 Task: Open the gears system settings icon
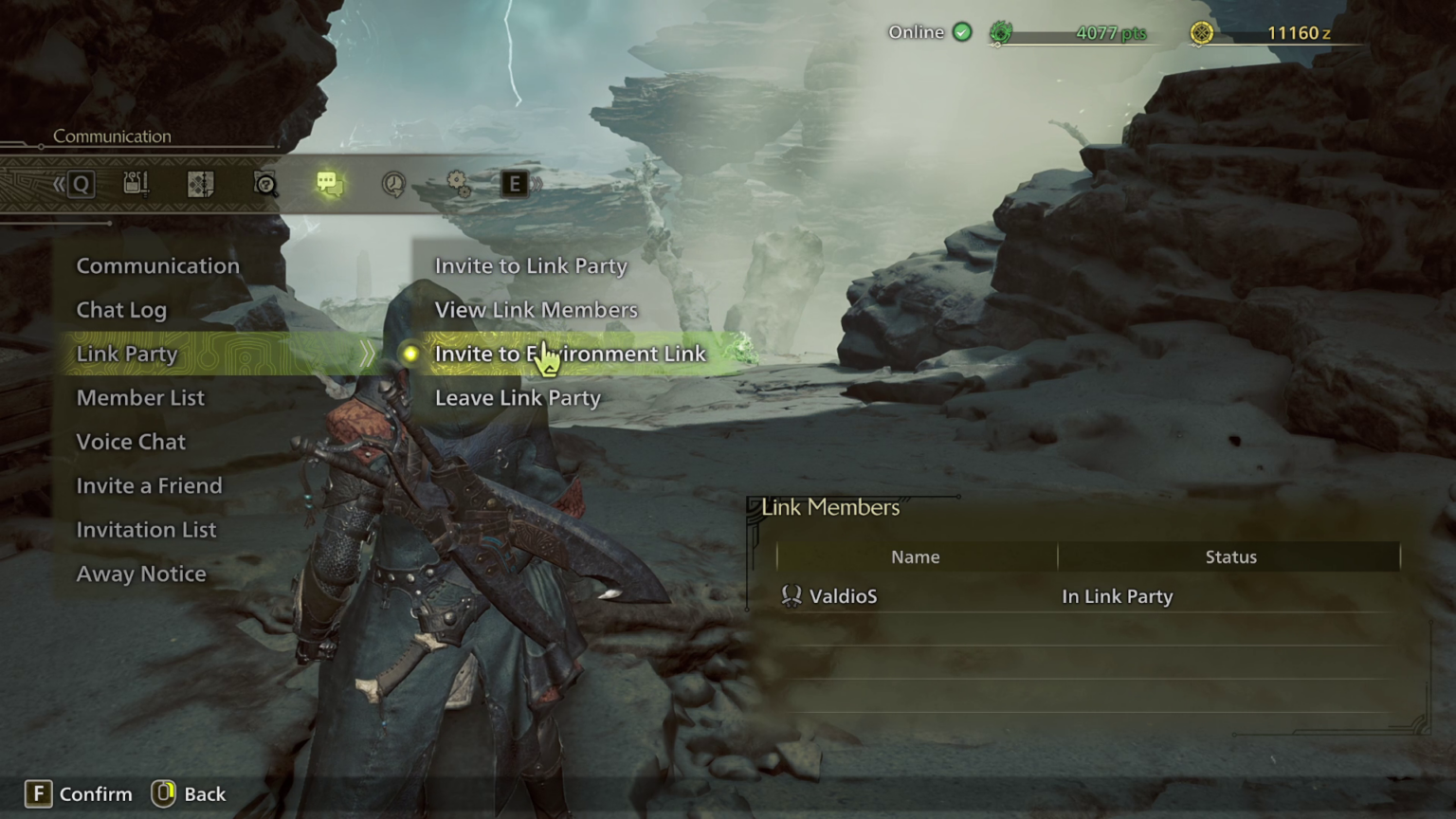(459, 185)
